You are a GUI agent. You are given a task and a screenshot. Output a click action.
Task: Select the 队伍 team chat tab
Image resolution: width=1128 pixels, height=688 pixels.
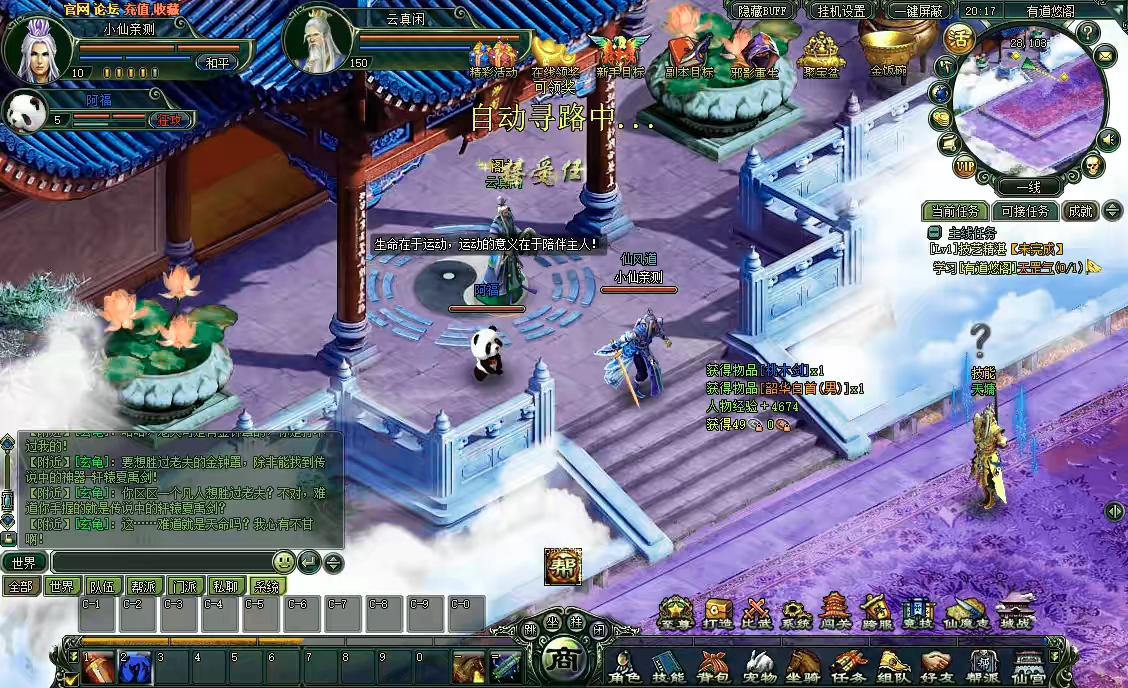103,586
